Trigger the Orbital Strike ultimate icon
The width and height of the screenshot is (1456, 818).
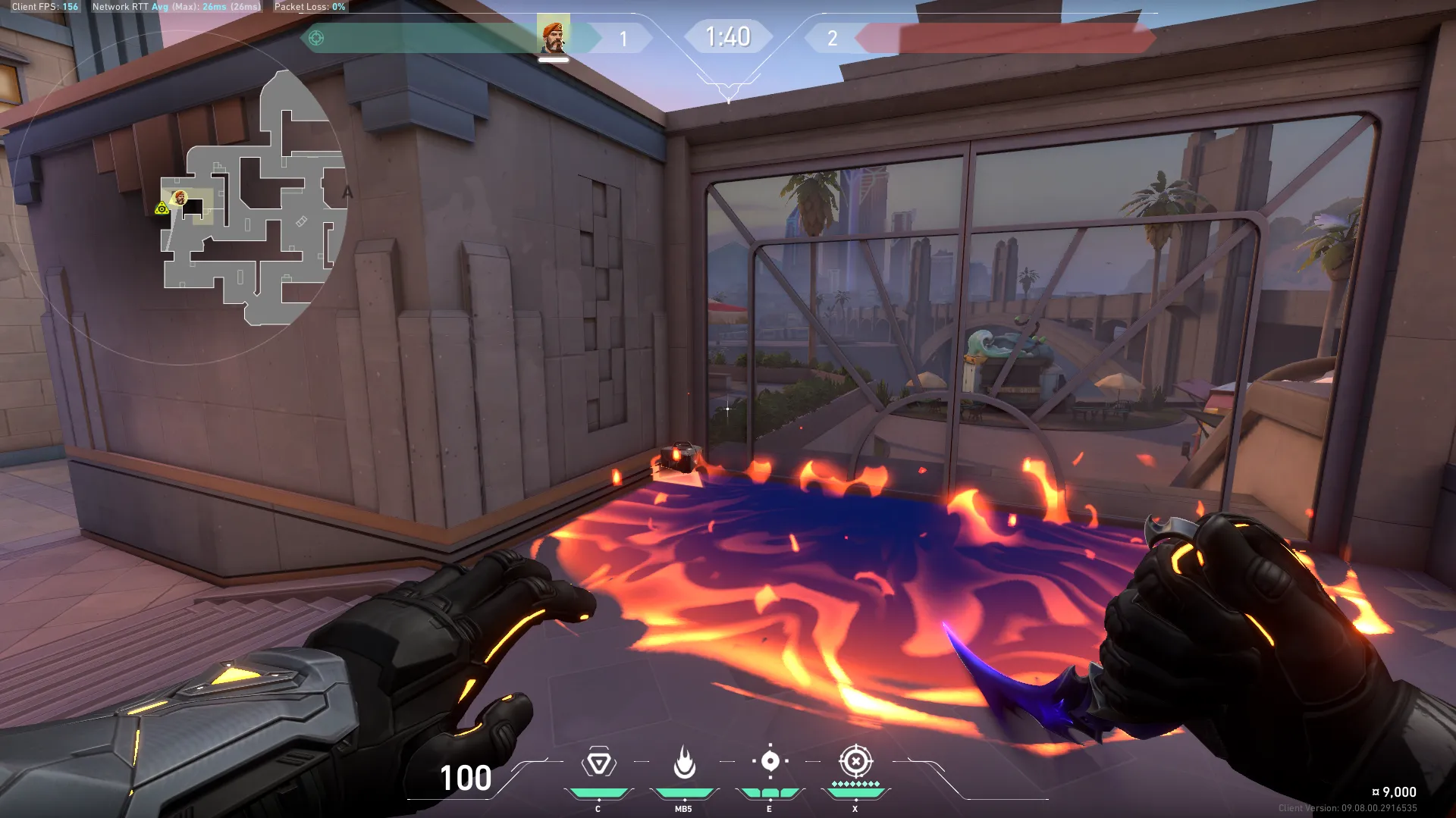(855, 761)
